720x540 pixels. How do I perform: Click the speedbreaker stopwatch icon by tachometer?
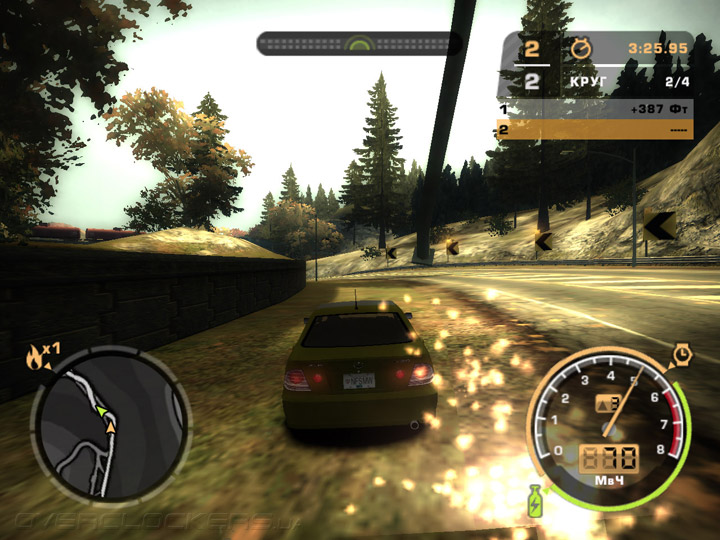[682, 353]
